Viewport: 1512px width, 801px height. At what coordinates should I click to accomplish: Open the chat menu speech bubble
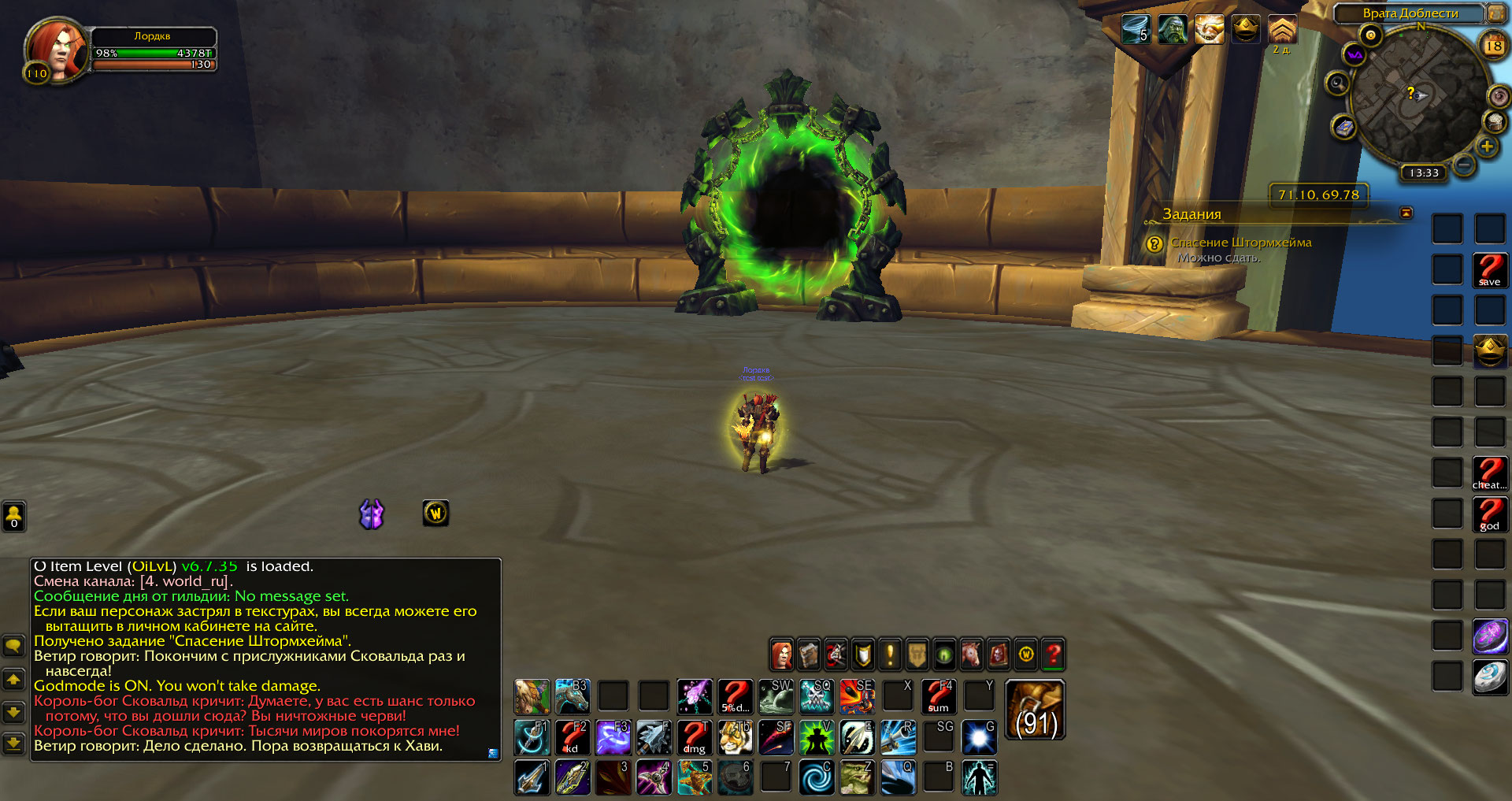13,647
